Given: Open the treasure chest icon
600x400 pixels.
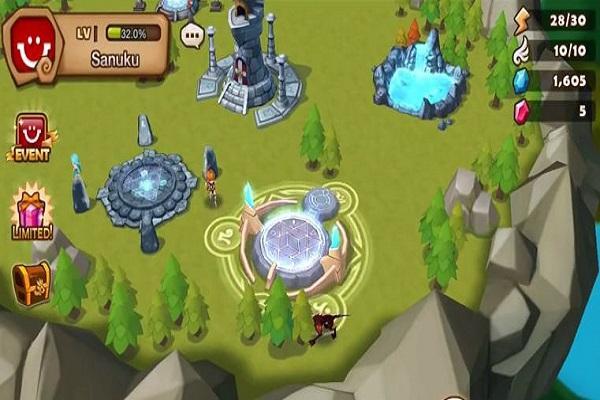Looking at the screenshot, I should [x=32, y=284].
